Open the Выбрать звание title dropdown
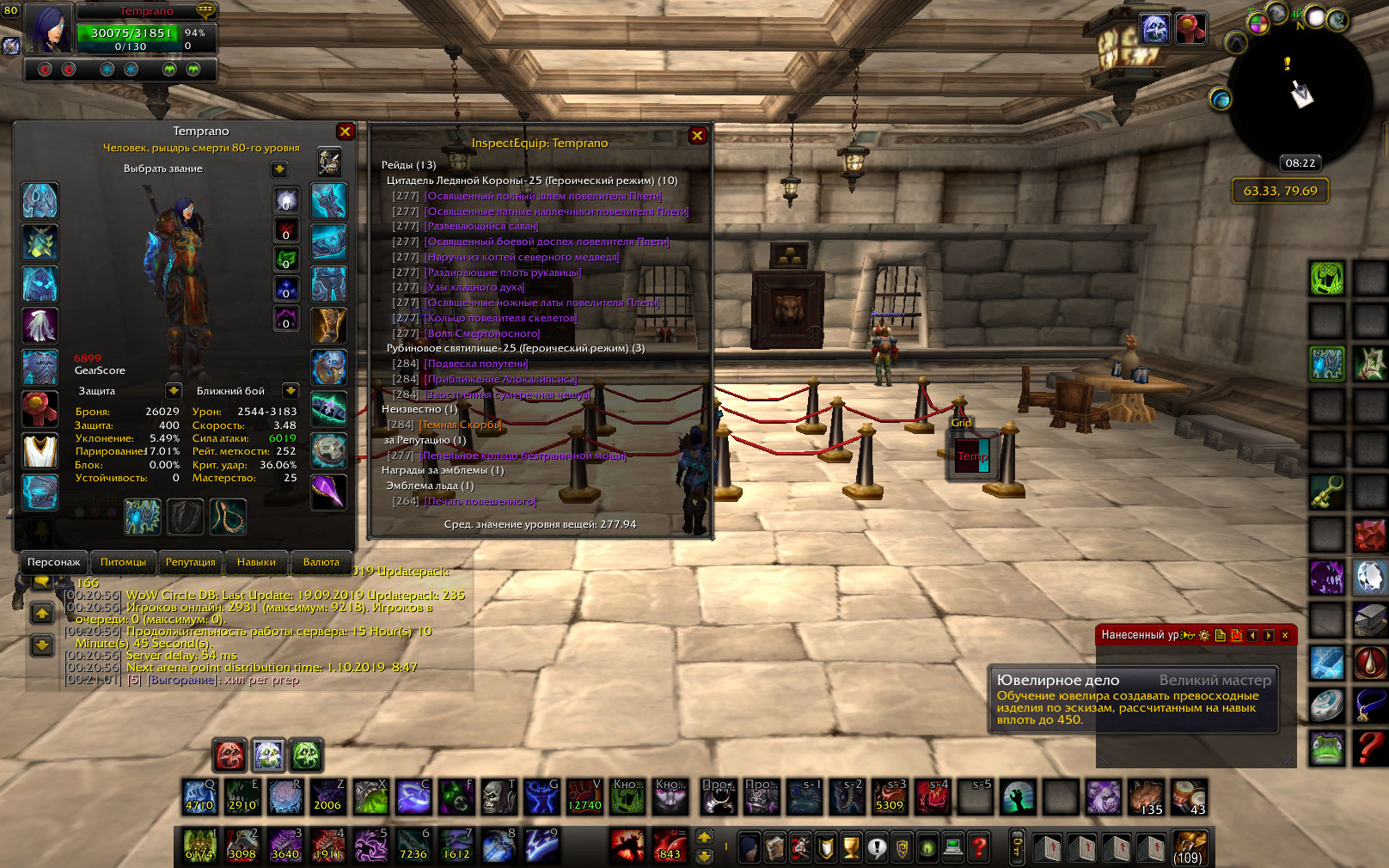Screen dimensions: 1389x868 tap(279, 169)
